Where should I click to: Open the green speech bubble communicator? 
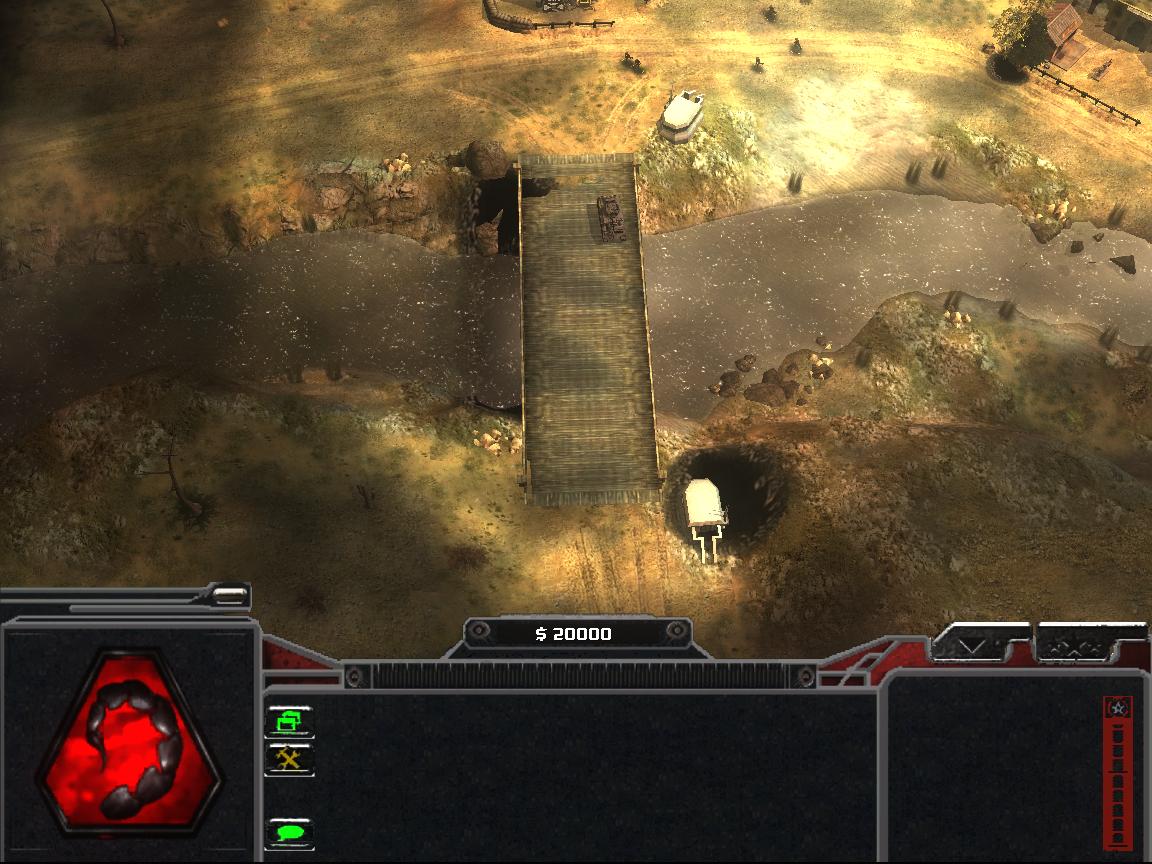tap(290, 832)
